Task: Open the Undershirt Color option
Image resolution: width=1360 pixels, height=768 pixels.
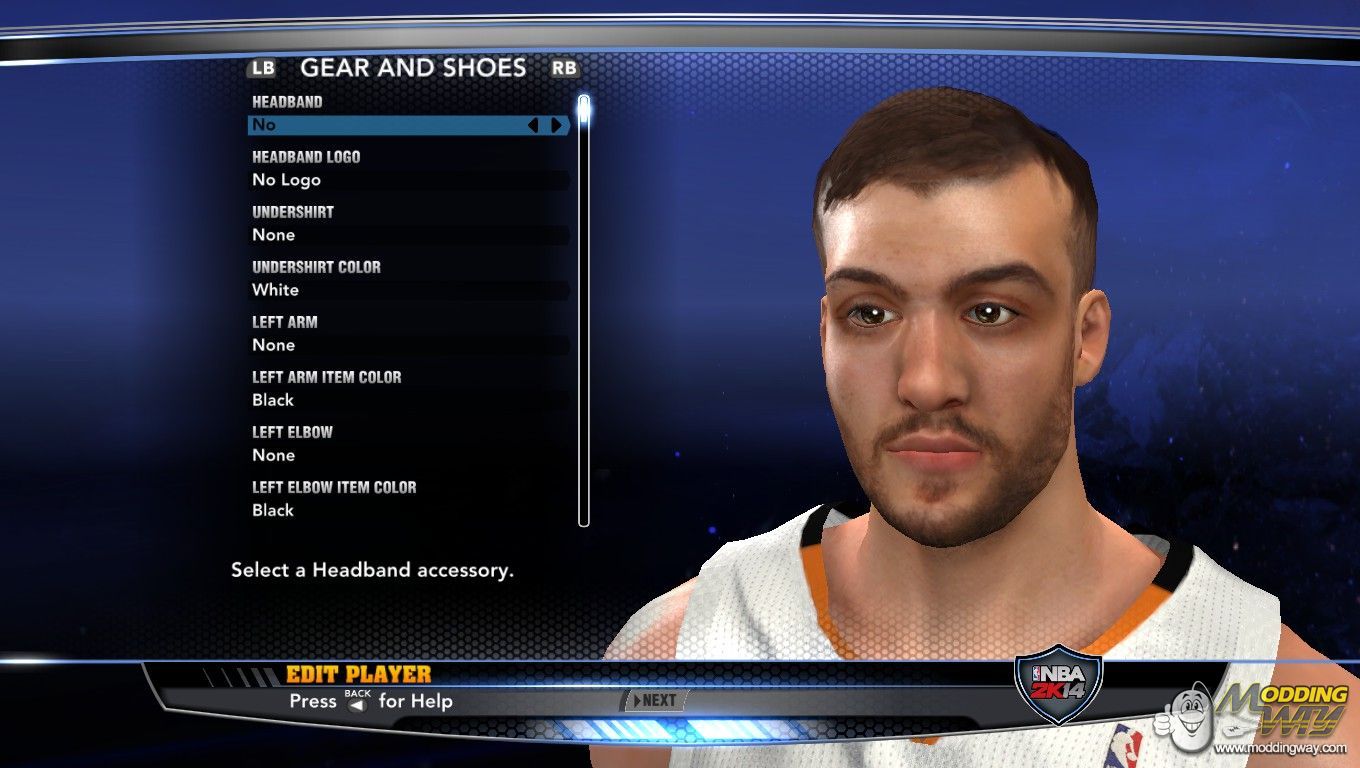Action: 408,290
